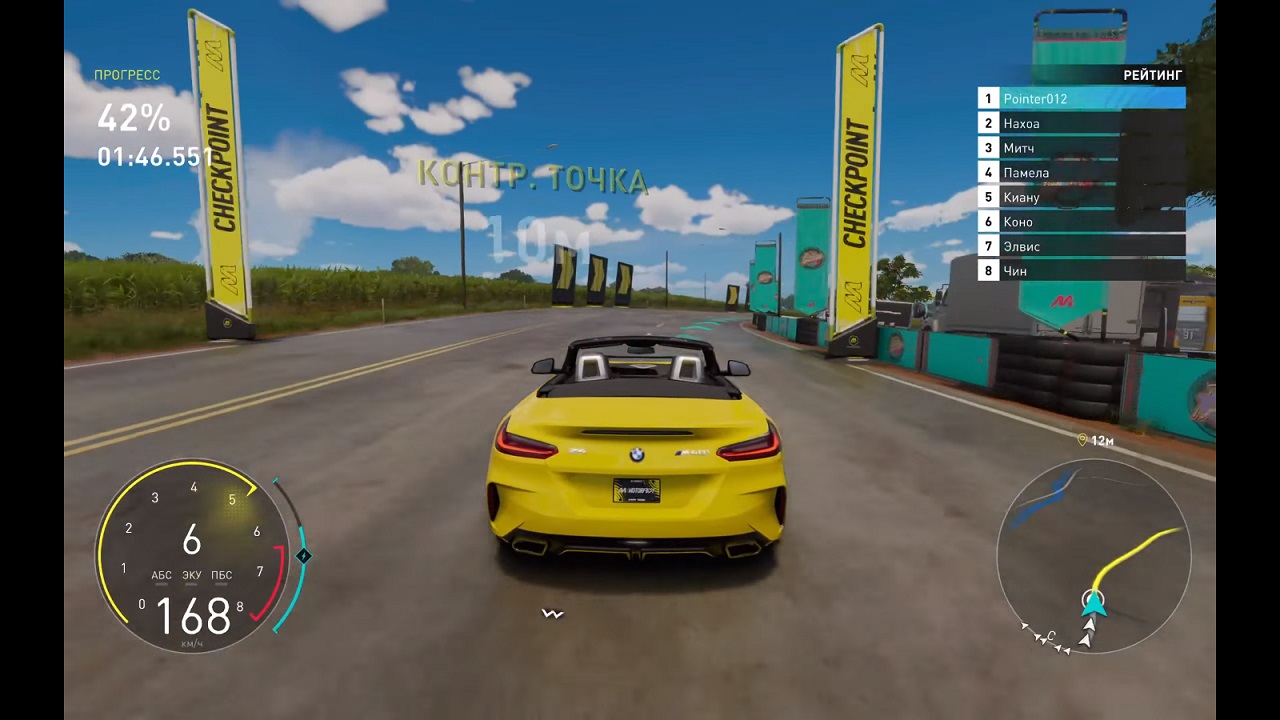The width and height of the screenshot is (1280, 720).
Task: Choose Митч in the ranking list
Action: (x=1081, y=148)
